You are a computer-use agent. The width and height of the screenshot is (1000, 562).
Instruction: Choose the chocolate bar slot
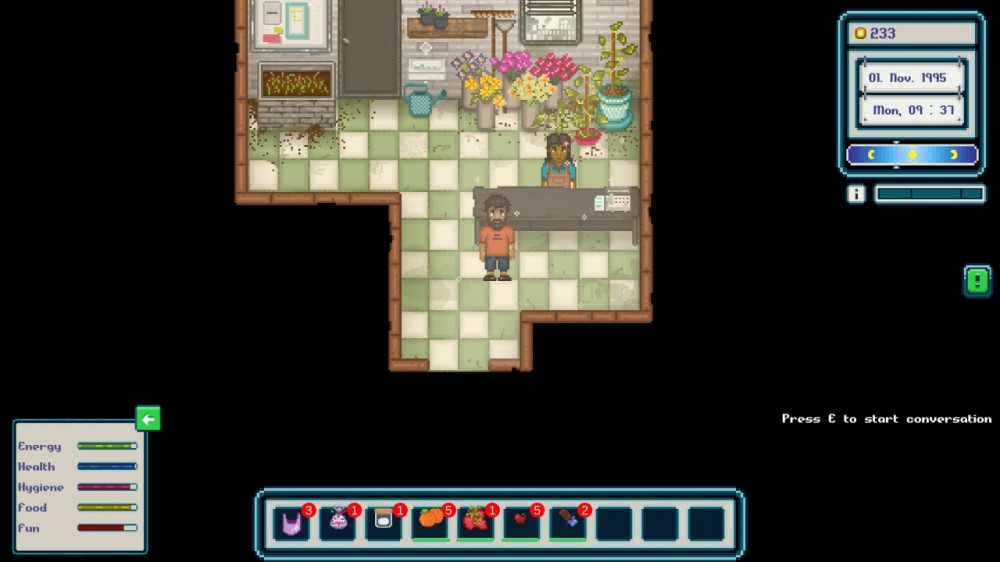click(x=567, y=523)
